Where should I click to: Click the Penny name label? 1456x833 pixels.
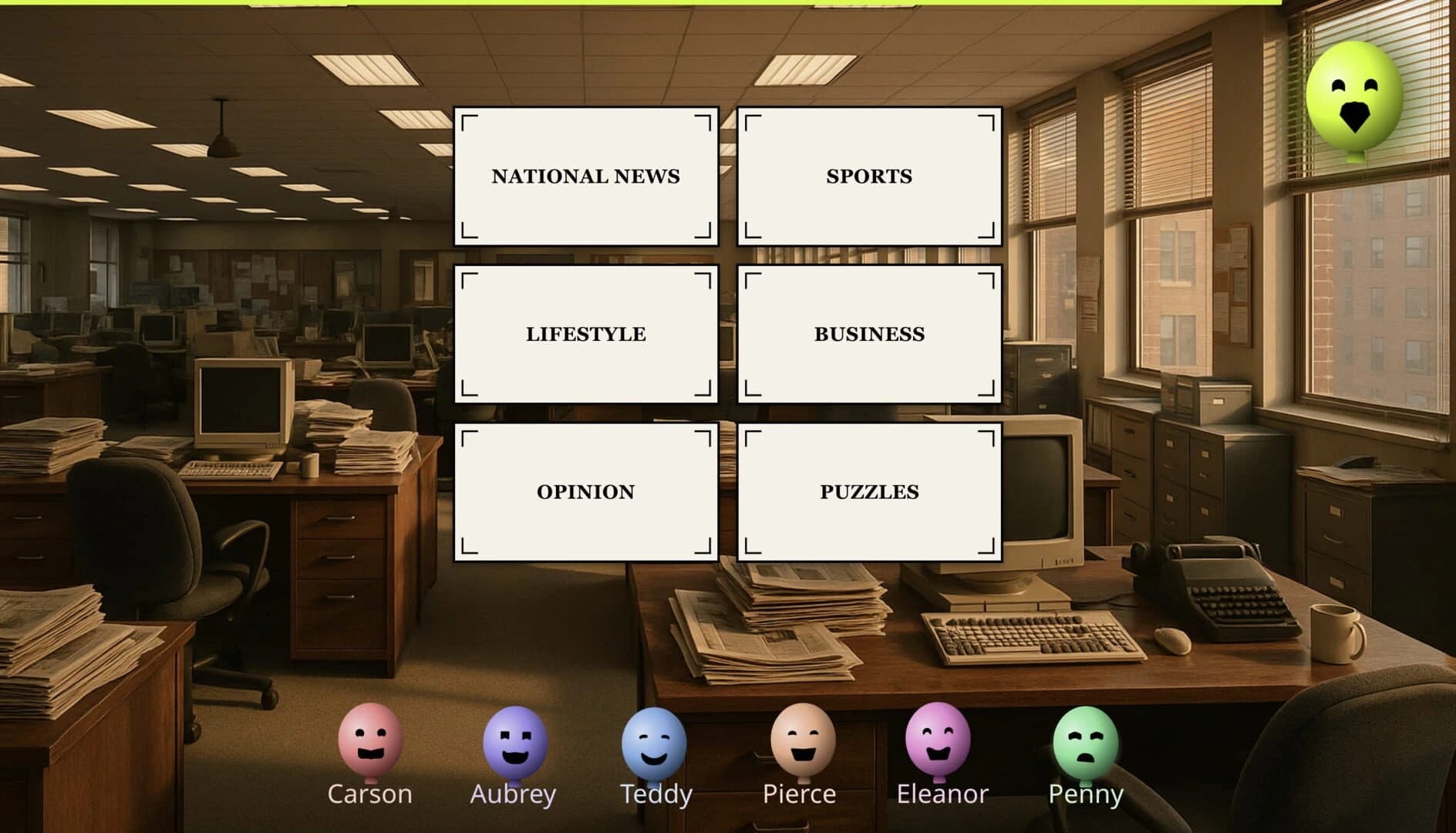[x=1086, y=794]
